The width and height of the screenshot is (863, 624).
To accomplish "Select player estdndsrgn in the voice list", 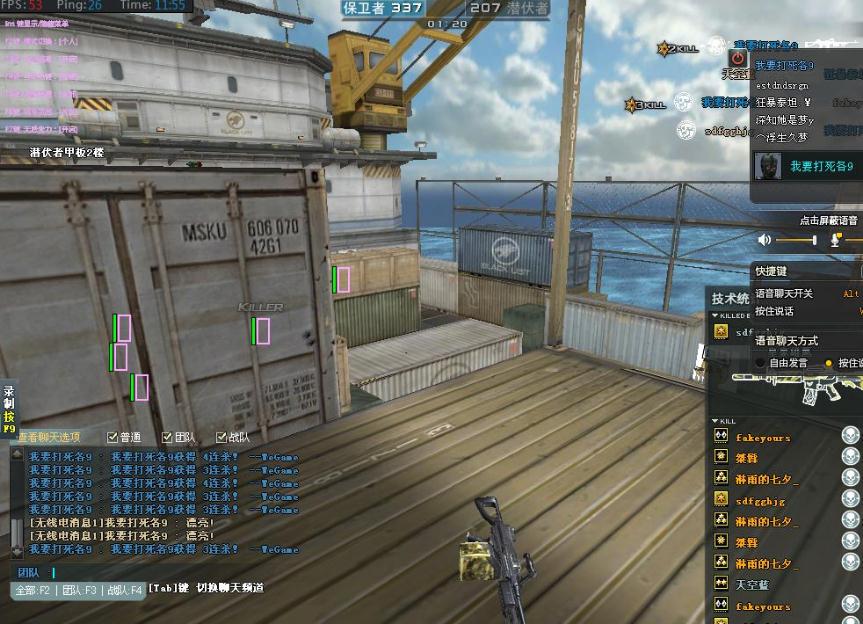I will (792, 85).
